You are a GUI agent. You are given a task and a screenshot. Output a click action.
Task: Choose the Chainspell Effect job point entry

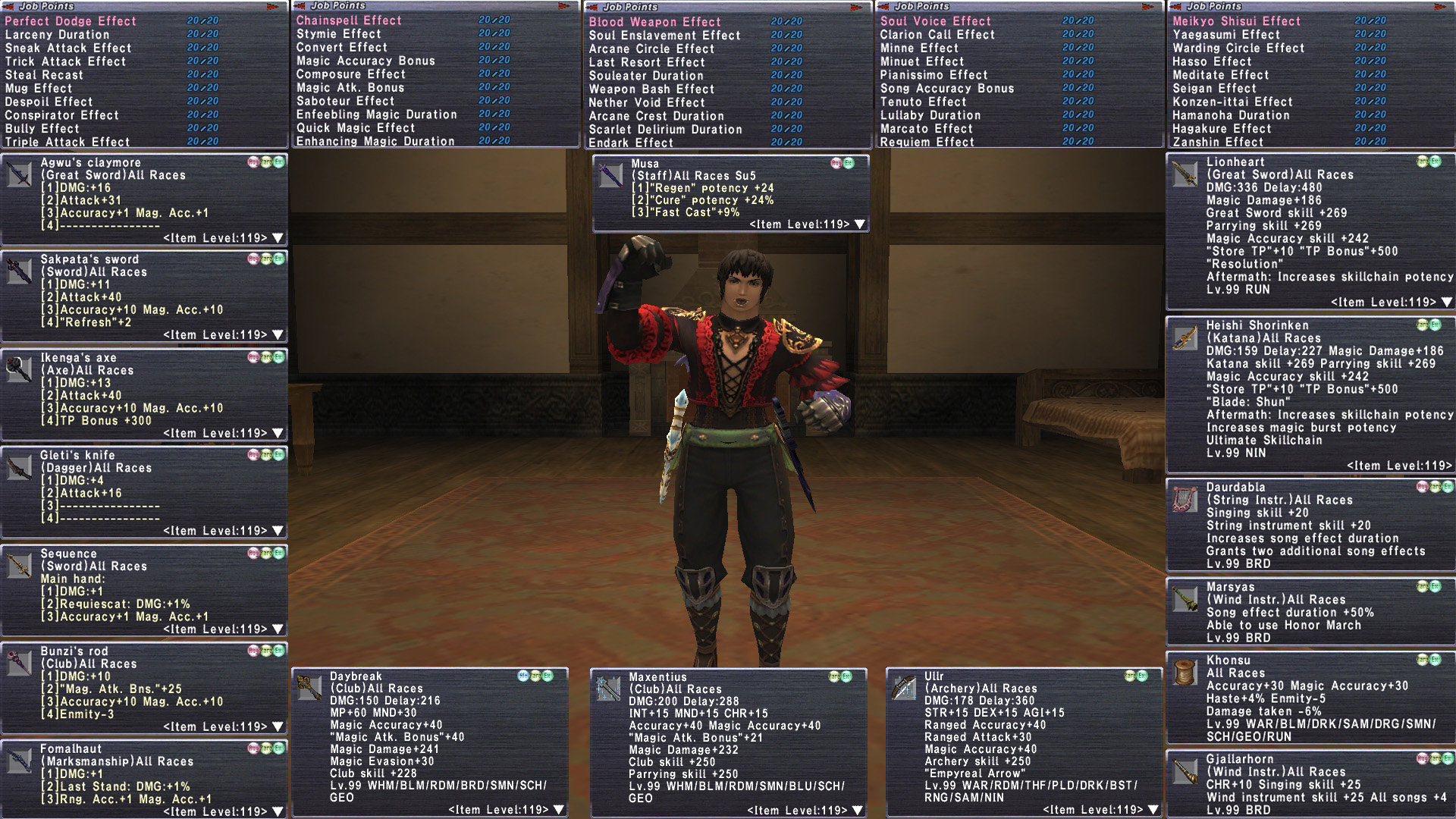tap(349, 20)
